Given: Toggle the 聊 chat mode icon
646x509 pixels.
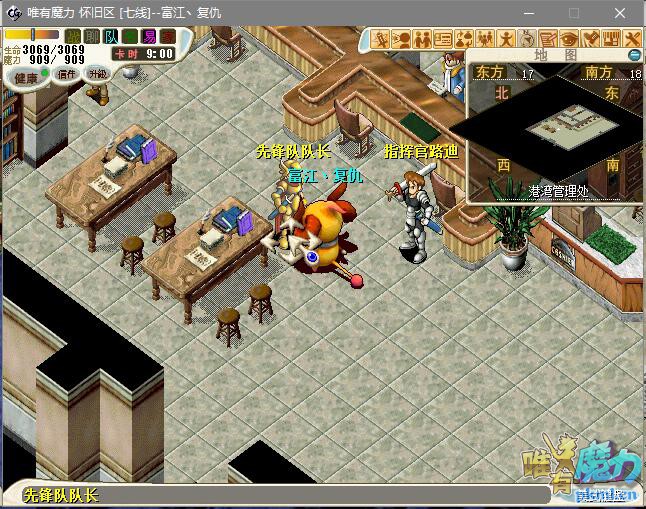Looking at the screenshot, I should click(91, 36).
